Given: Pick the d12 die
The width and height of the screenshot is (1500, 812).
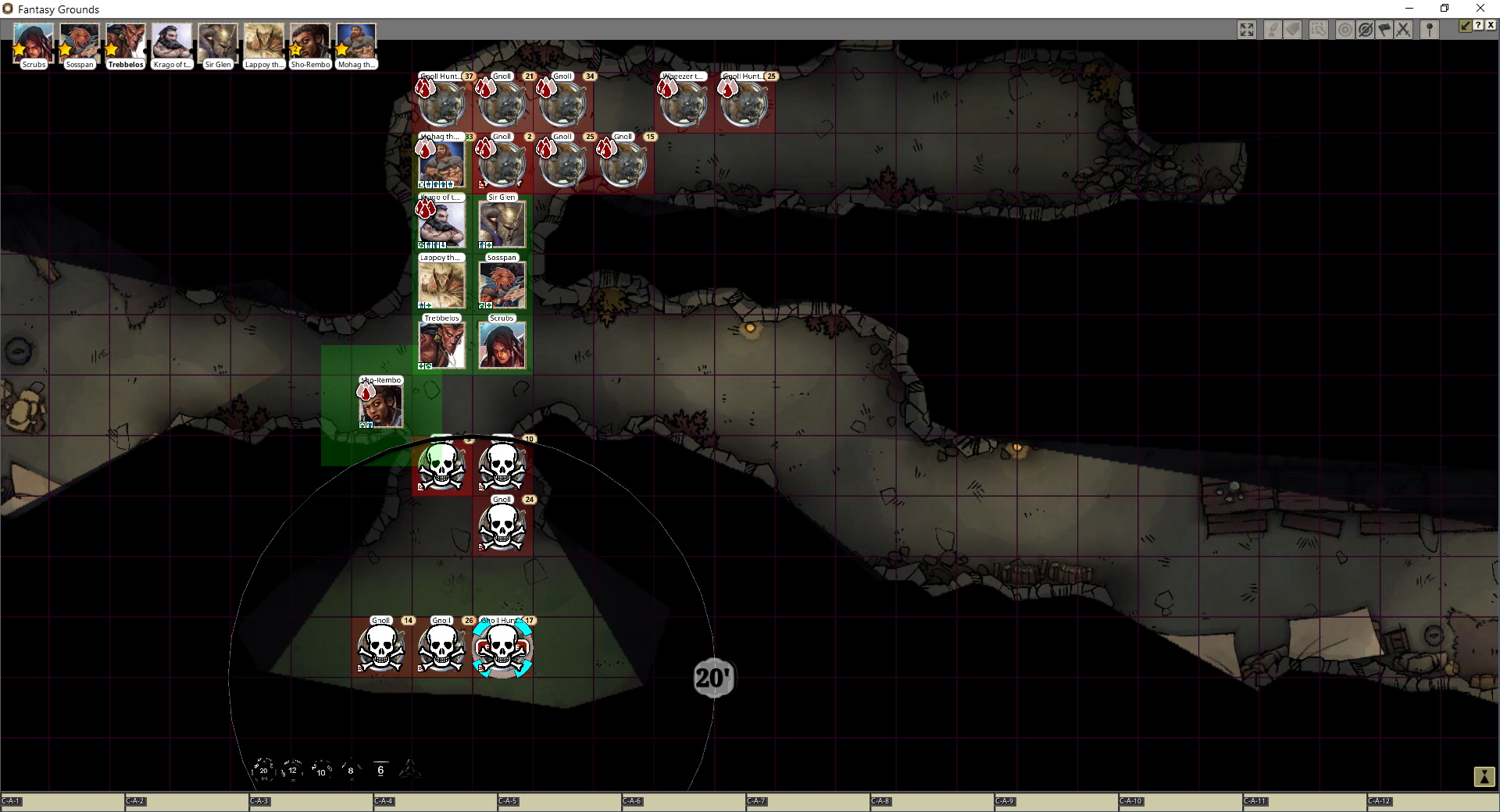Looking at the screenshot, I should 292,770.
